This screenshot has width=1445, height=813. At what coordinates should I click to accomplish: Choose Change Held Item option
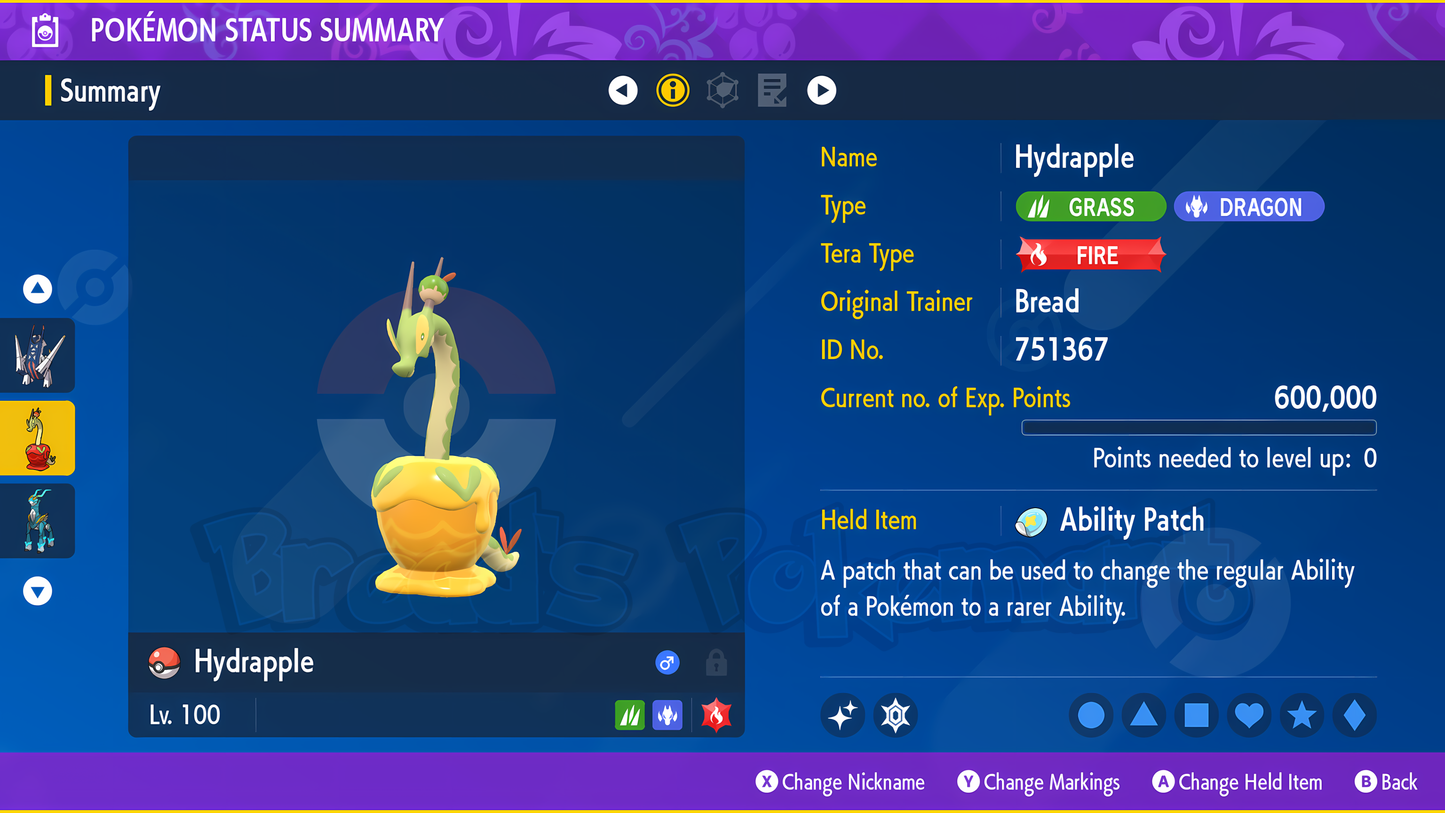click(1237, 782)
